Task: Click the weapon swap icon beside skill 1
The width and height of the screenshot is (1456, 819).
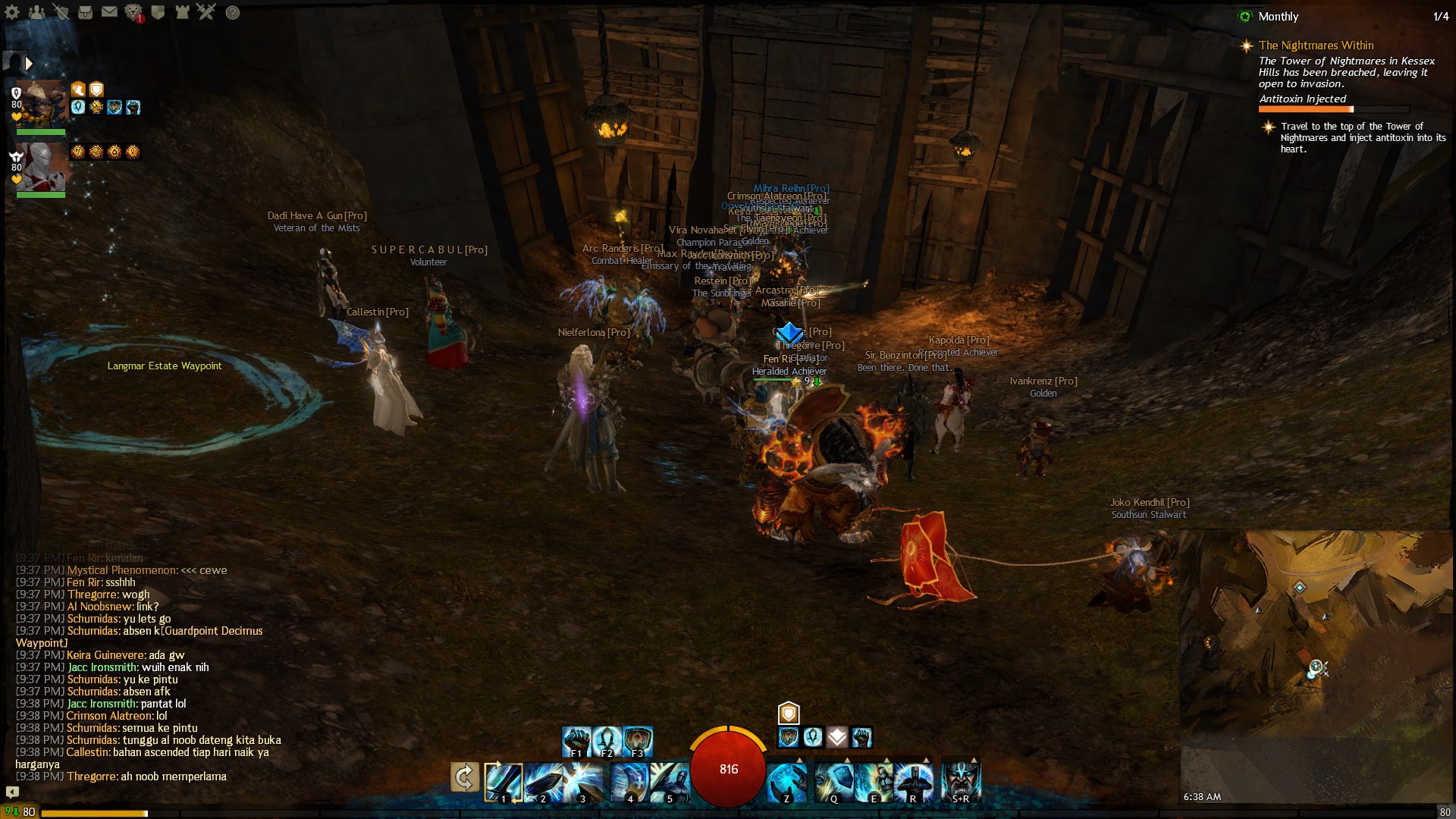Action: tap(464, 778)
